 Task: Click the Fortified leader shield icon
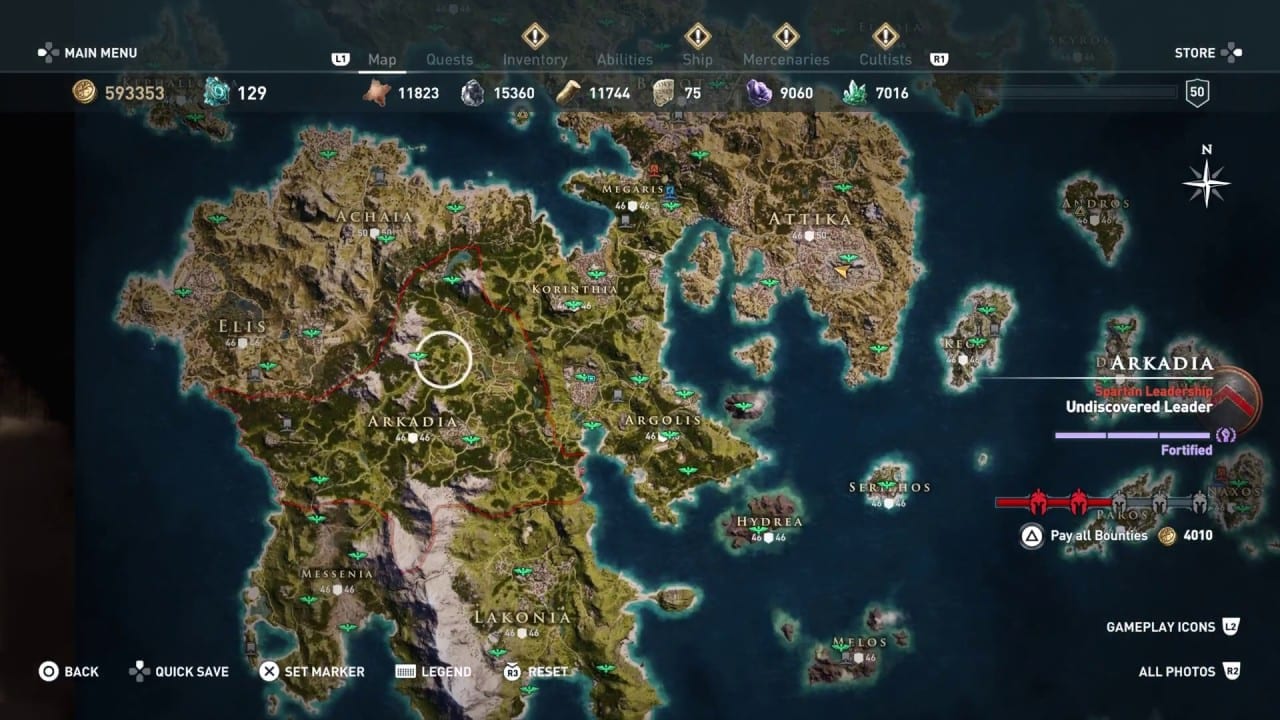[1227, 437]
